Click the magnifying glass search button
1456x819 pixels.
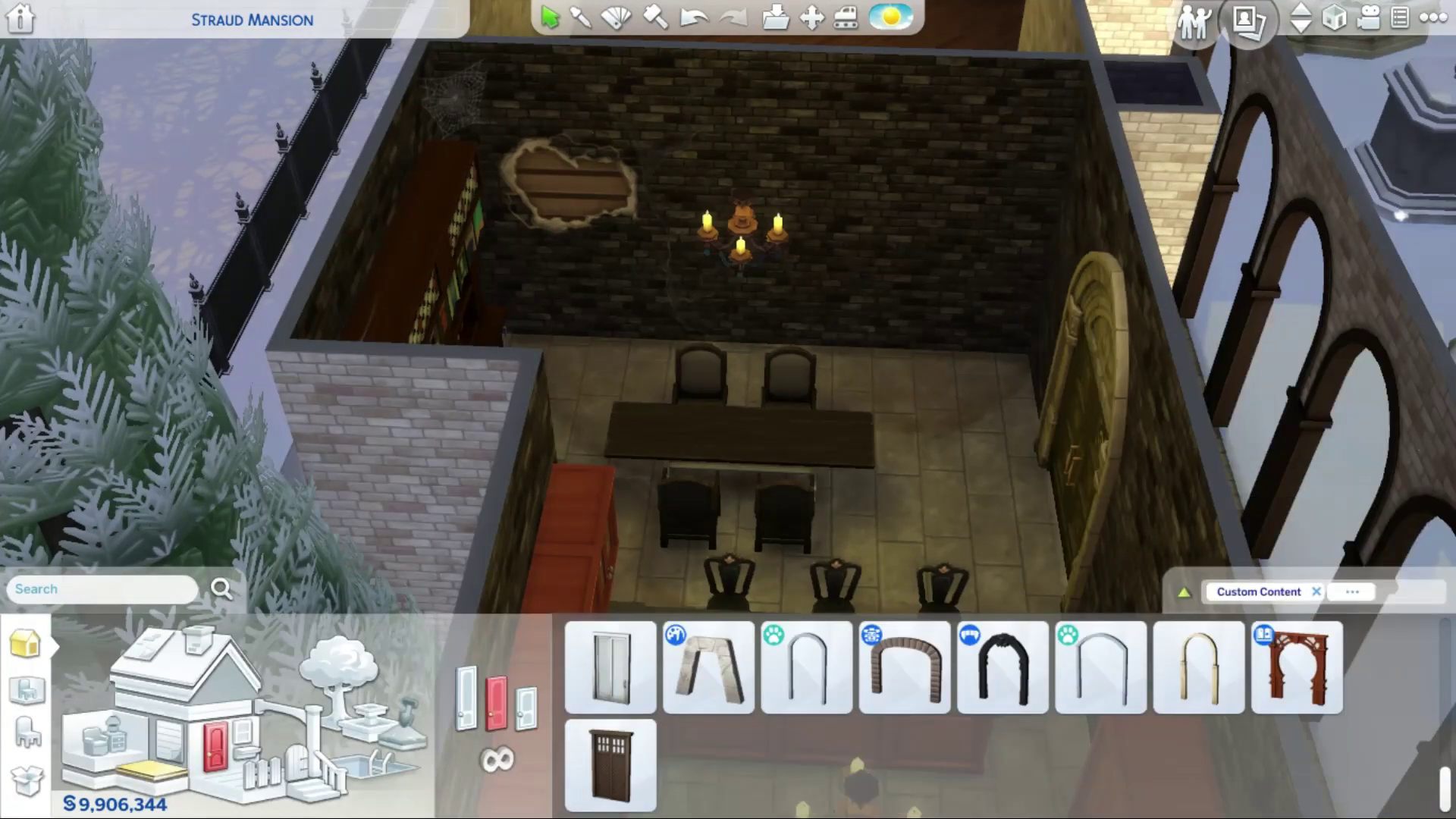[221, 588]
